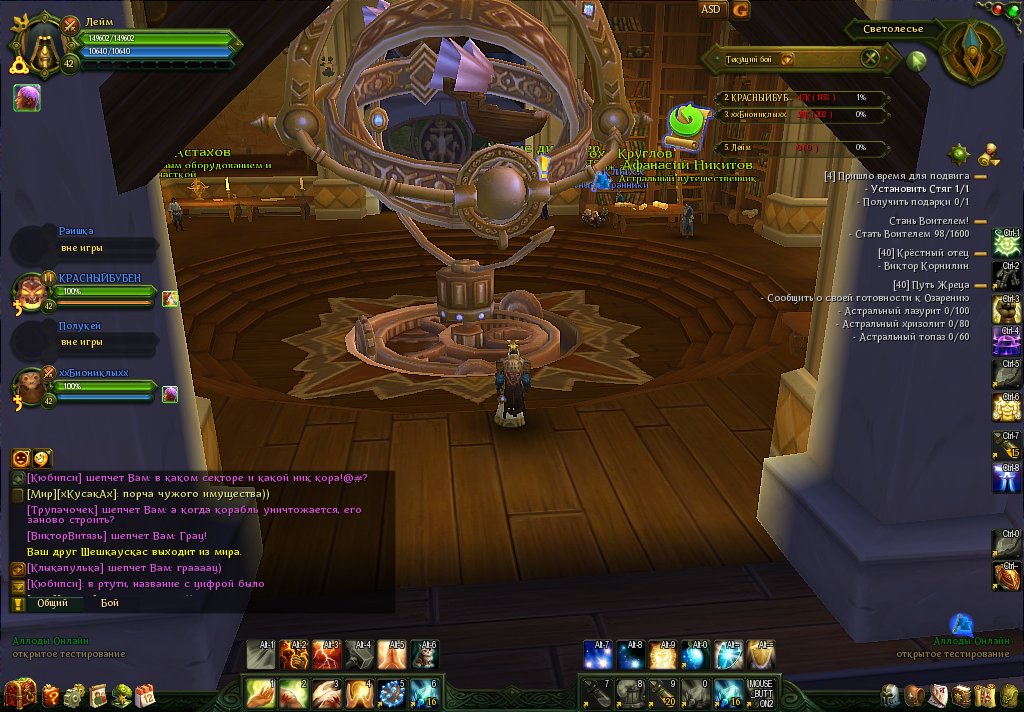This screenshot has width=1024, height=712.
Task: Switch to the Бой chat tab
Action: [109, 603]
